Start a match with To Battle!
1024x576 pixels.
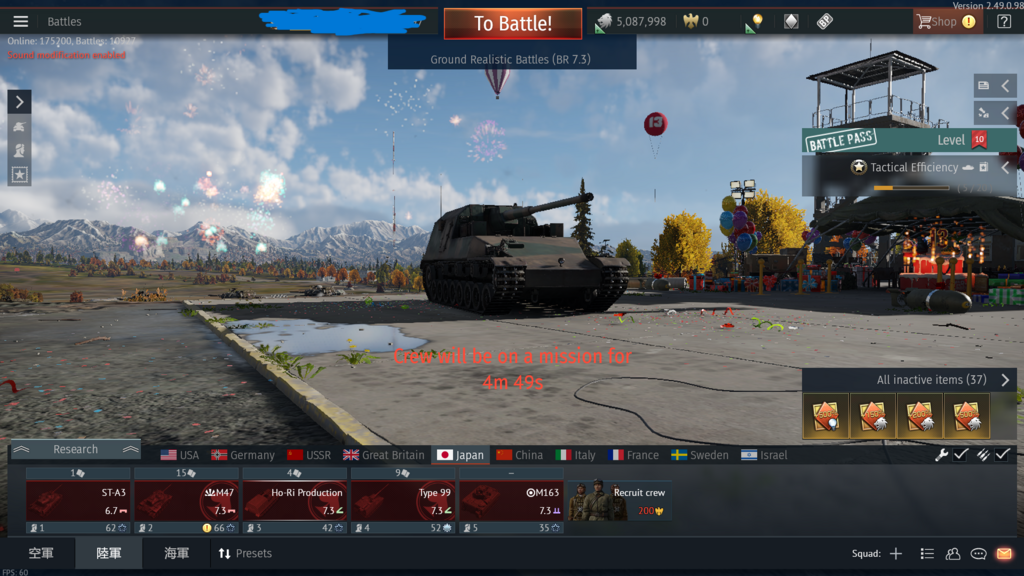512,23
